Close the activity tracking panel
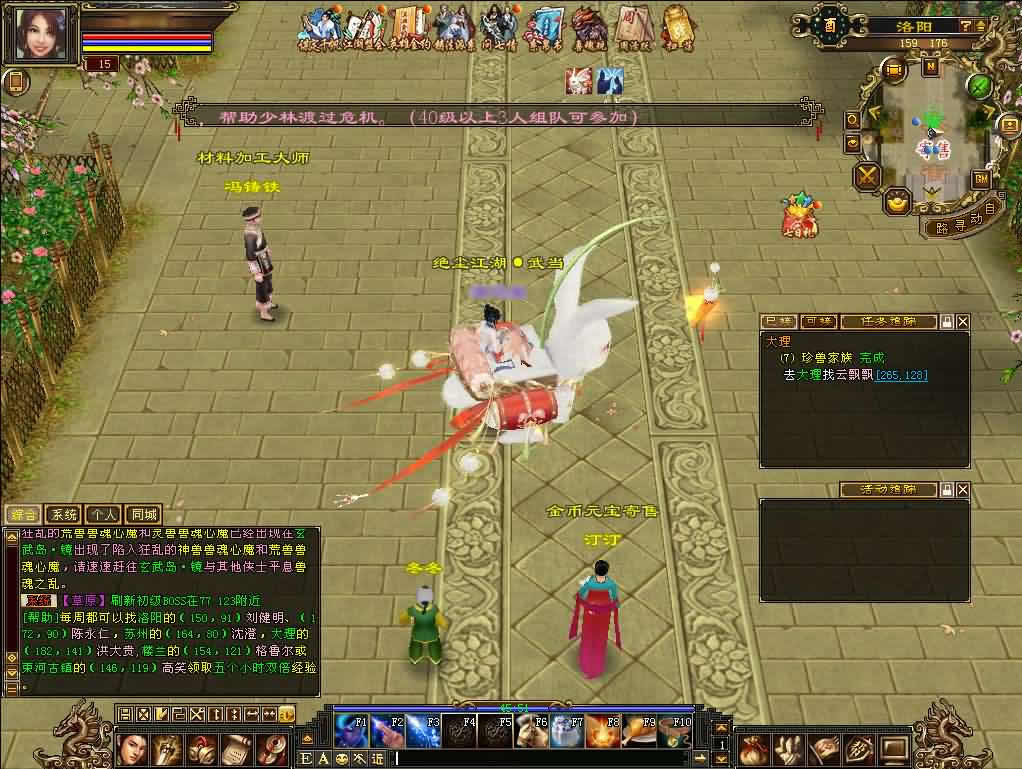The height and width of the screenshot is (769, 1022). [x=962, y=490]
